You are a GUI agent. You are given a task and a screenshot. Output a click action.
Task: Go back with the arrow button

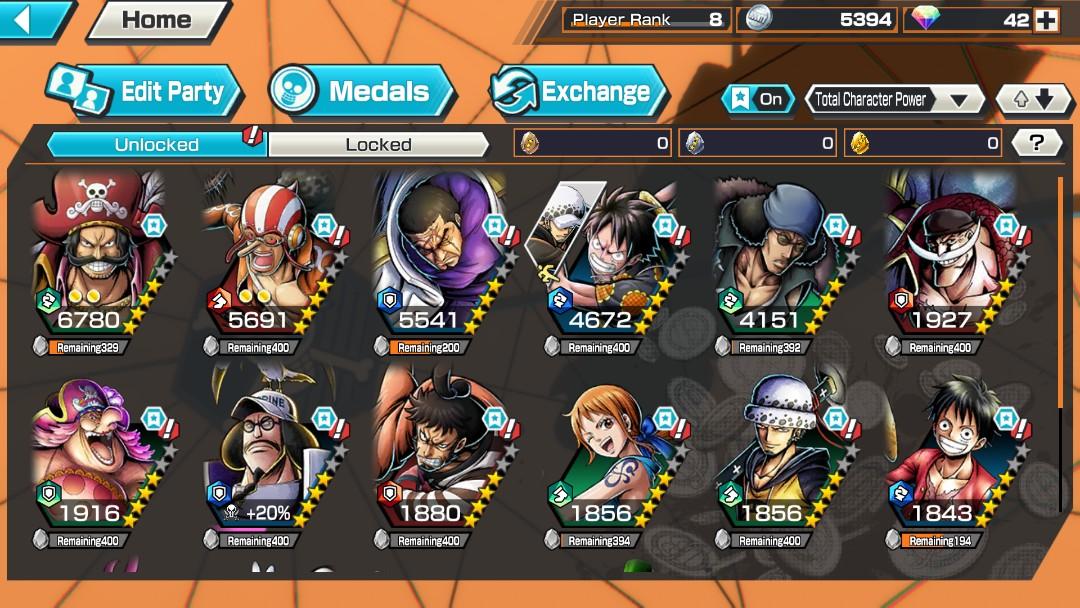tap(32, 19)
